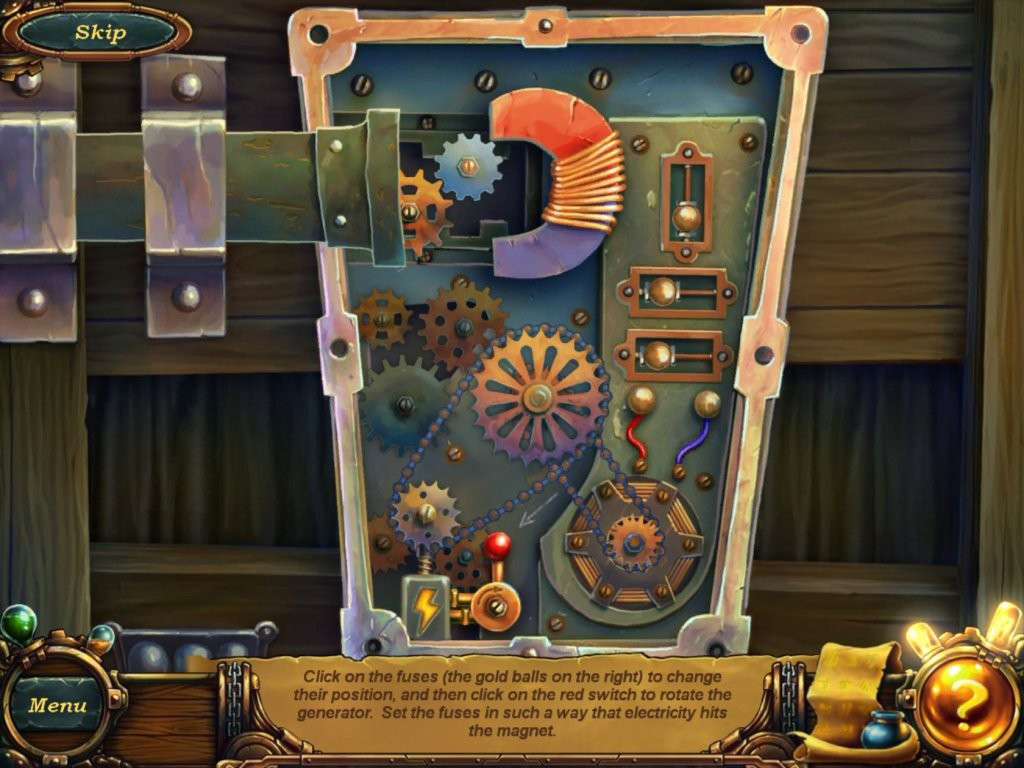Click the gold ball on the red wire
Screen dimensions: 1024x768
[641, 401]
